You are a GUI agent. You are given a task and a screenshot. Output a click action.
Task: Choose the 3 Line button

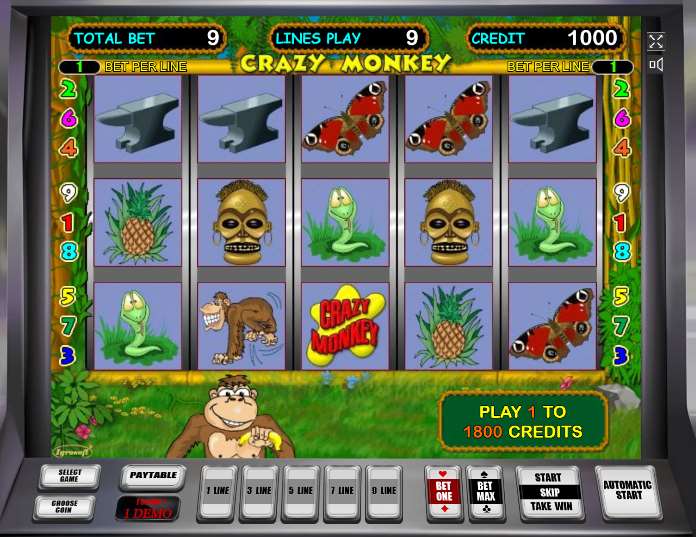[x=259, y=492]
